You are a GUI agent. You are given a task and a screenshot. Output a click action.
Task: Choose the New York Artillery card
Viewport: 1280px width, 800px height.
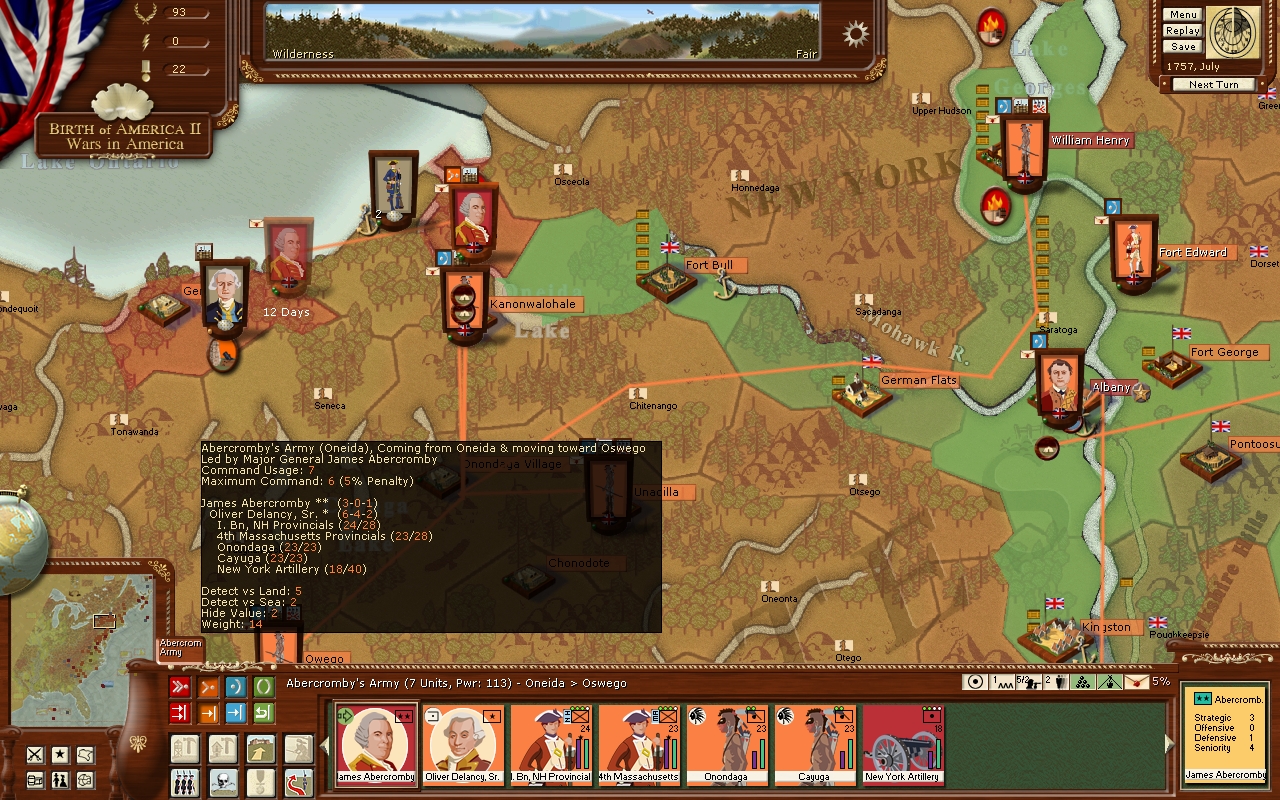[x=903, y=745]
